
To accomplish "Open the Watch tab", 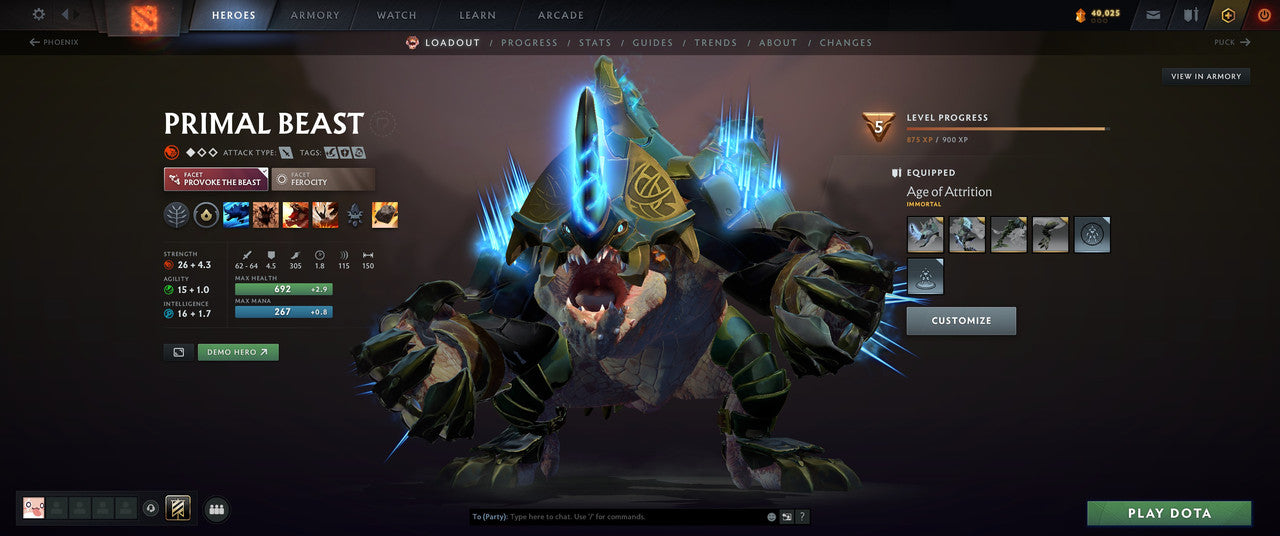I will [397, 15].
